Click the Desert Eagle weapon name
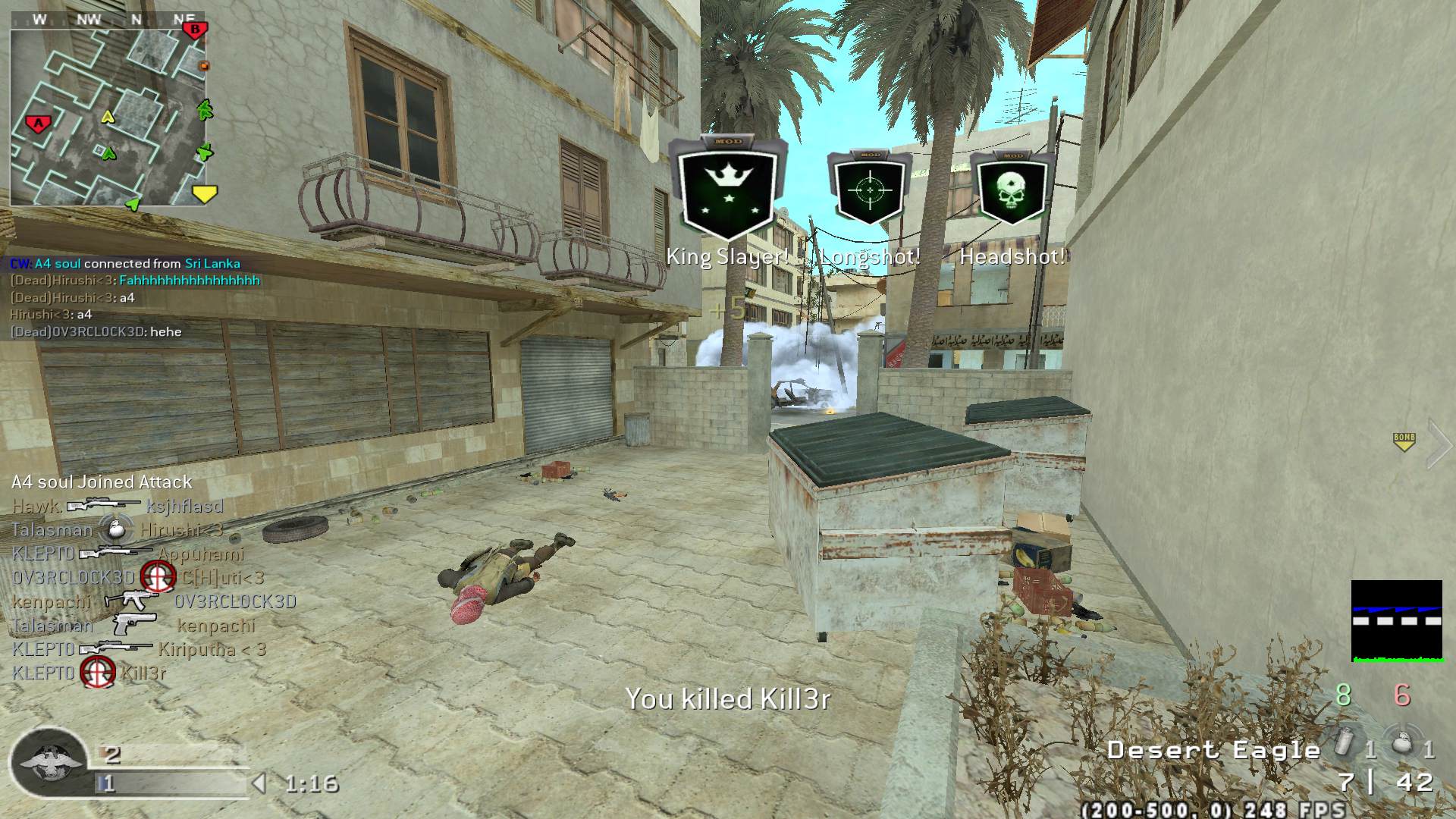 pyautogui.click(x=1213, y=750)
